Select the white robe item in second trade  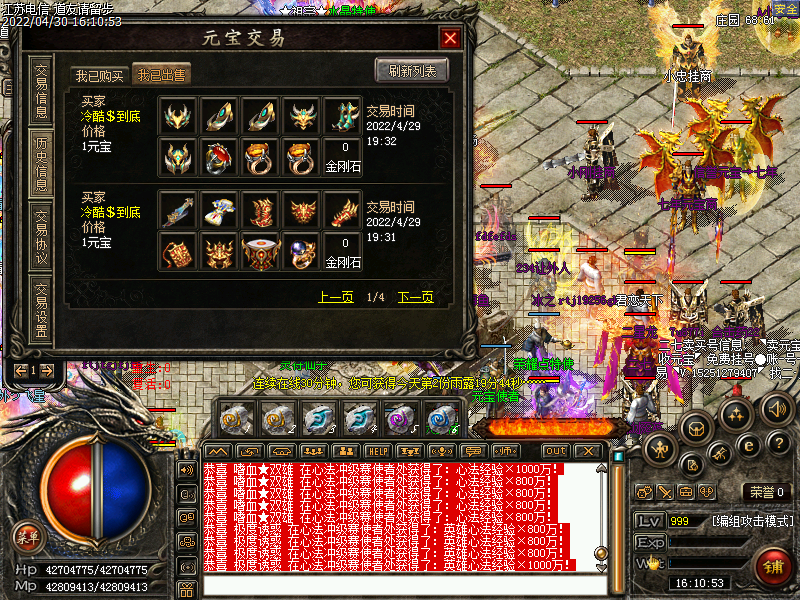[x=218, y=211]
